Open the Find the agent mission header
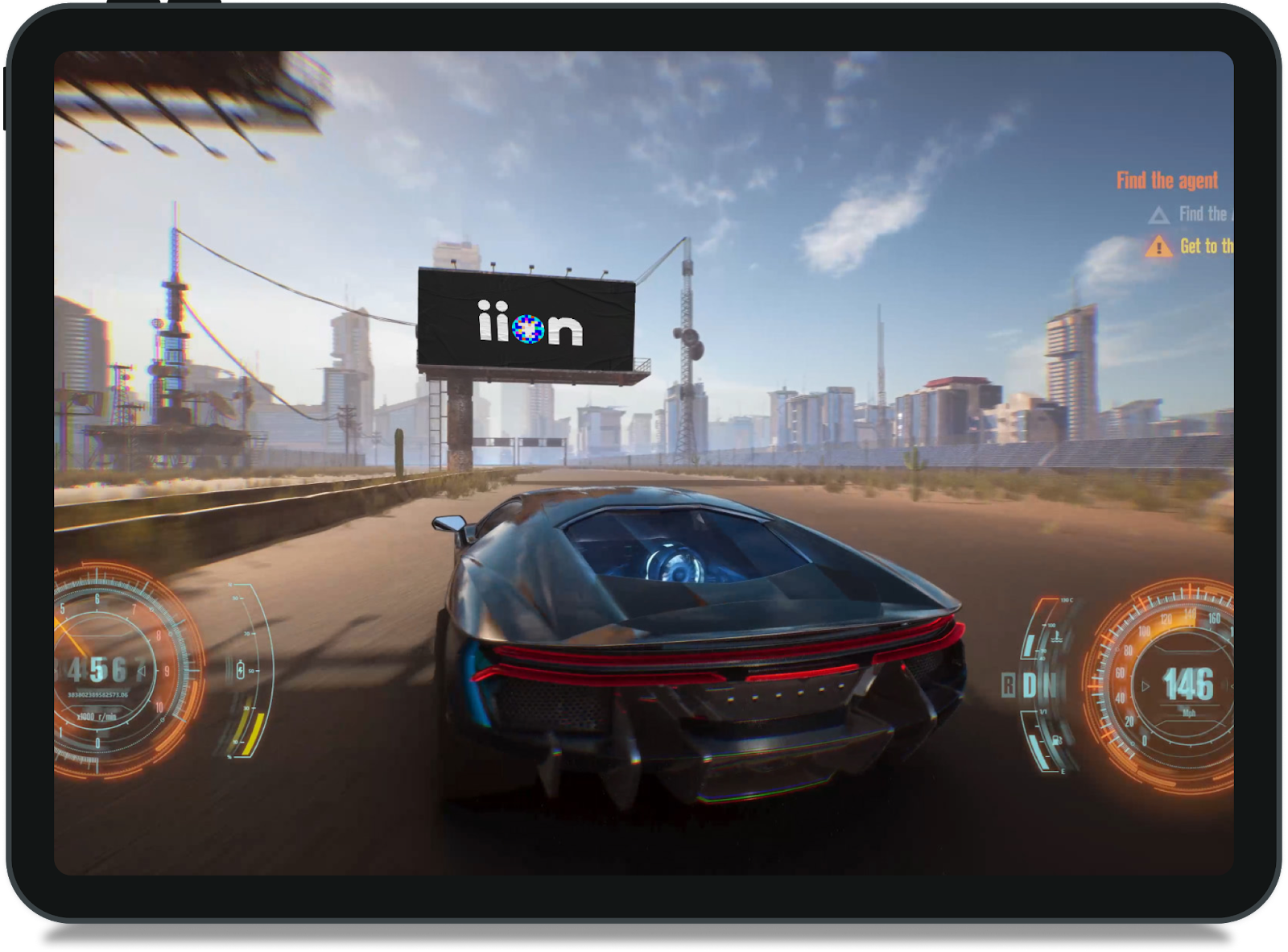This screenshot has width=1288, height=952. 1168,179
